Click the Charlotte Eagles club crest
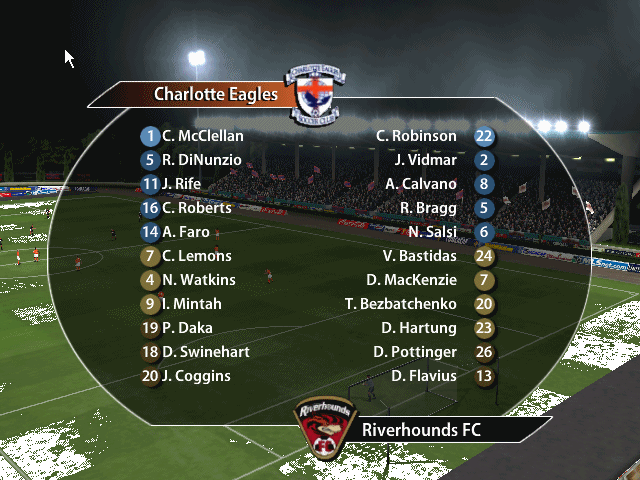Screen dimensions: 640x480 (x=315, y=95)
